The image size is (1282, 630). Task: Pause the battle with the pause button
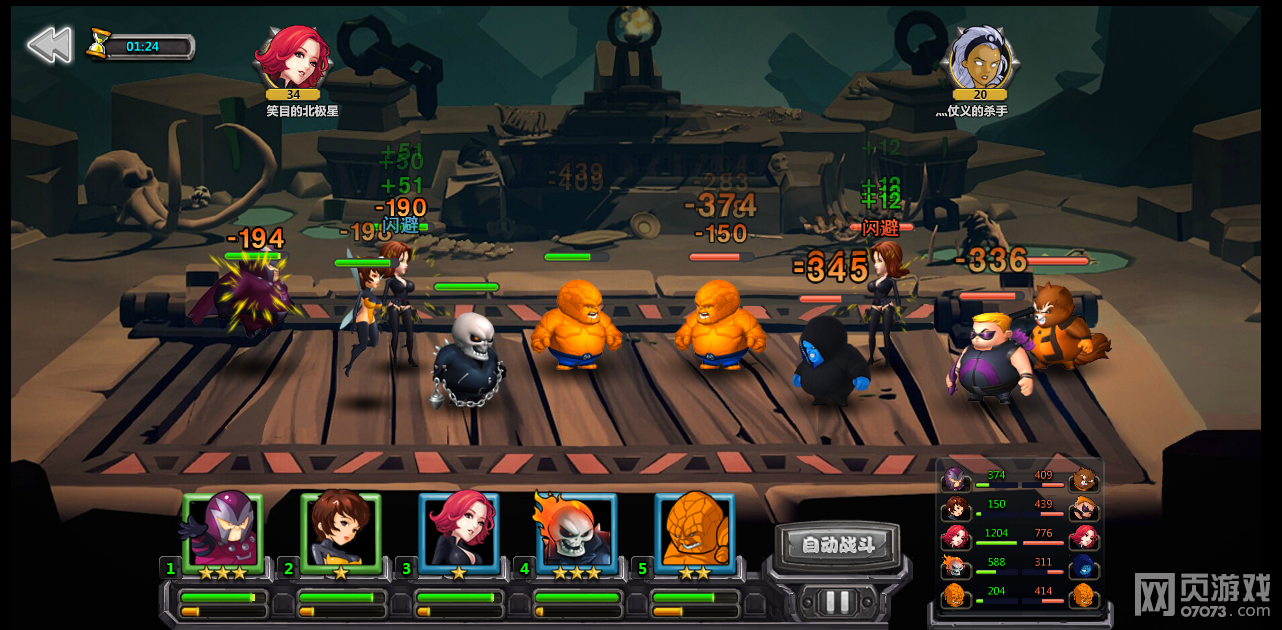coord(838,601)
